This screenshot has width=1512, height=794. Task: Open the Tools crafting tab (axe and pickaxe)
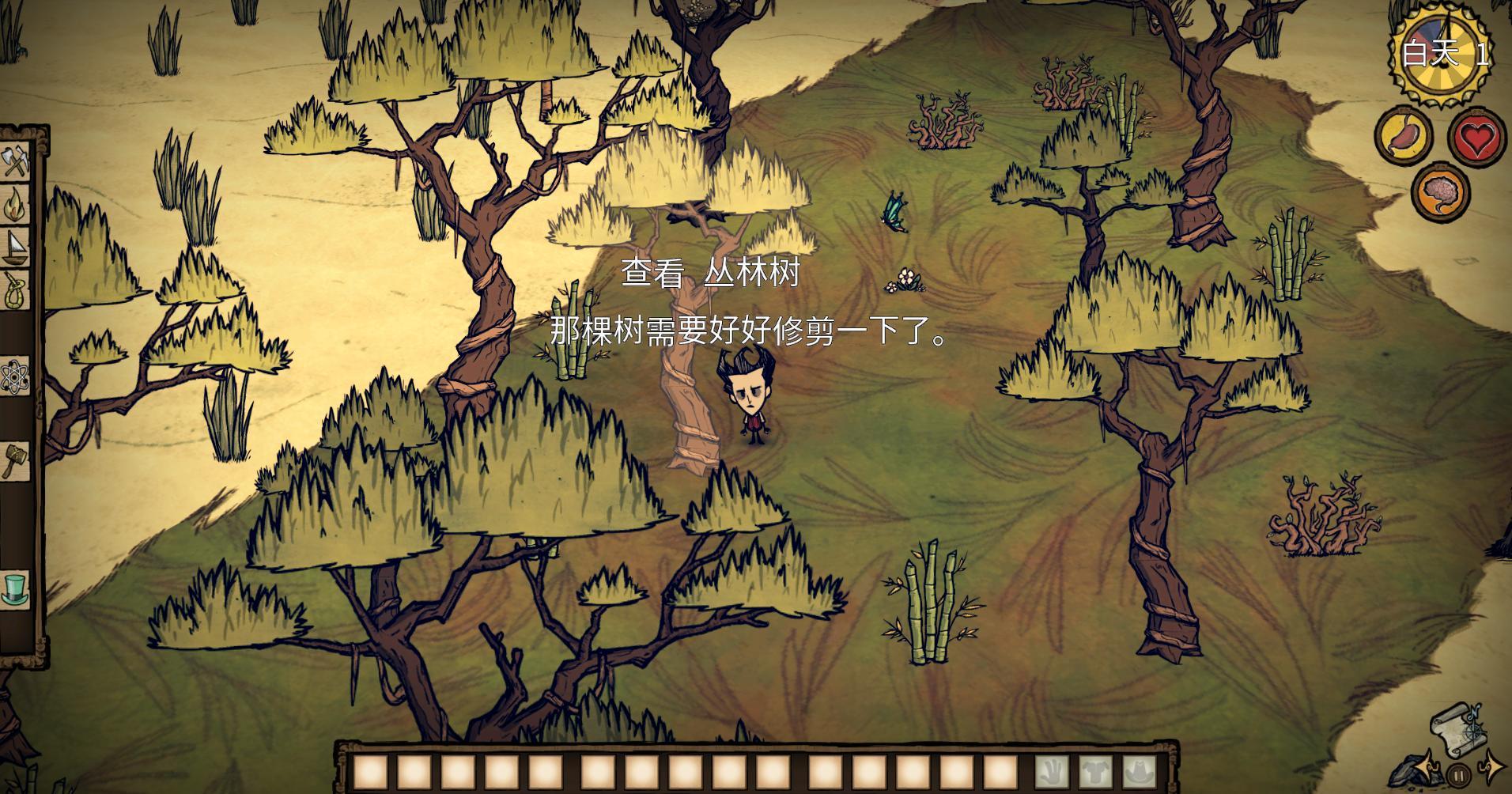point(15,164)
